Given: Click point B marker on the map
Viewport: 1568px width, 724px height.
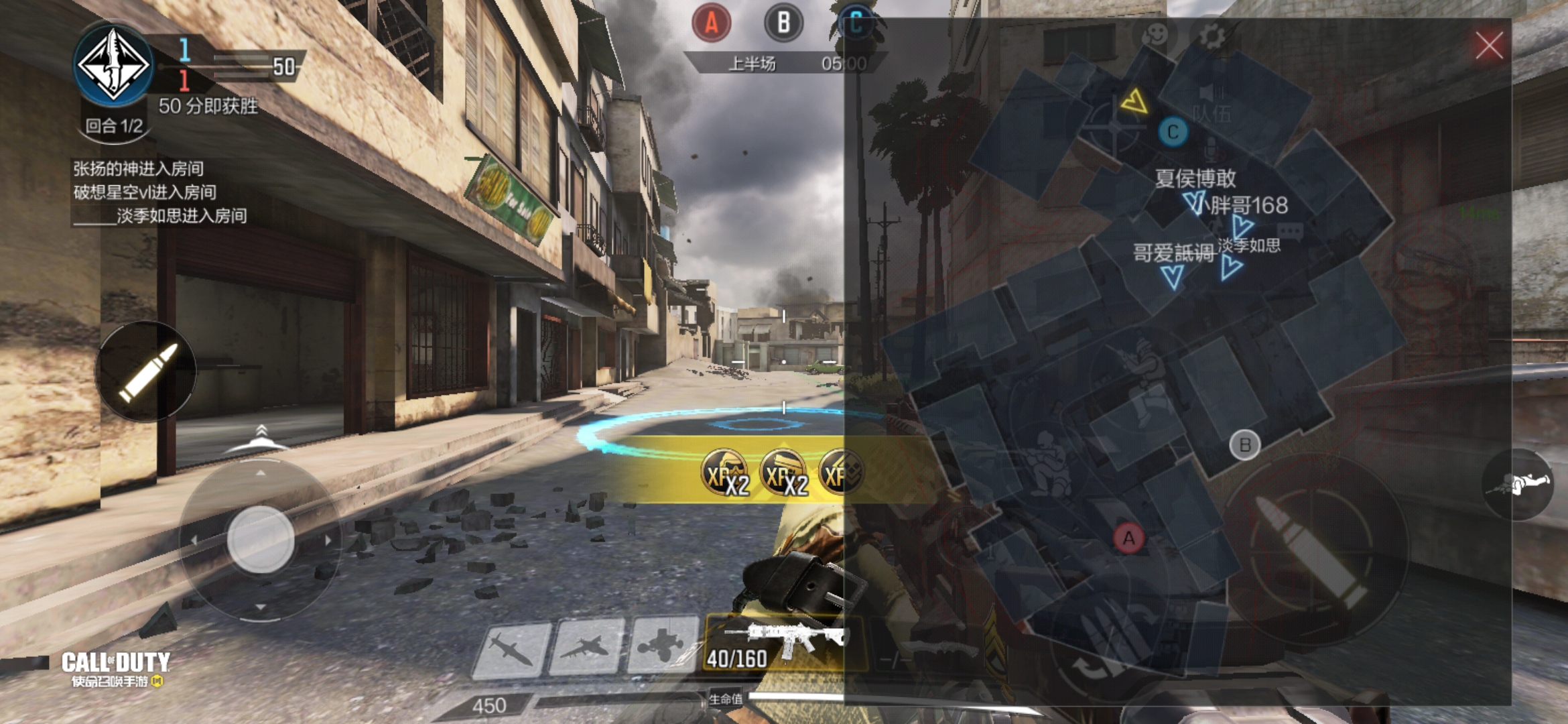Looking at the screenshot, I should tap(1245, 445).
